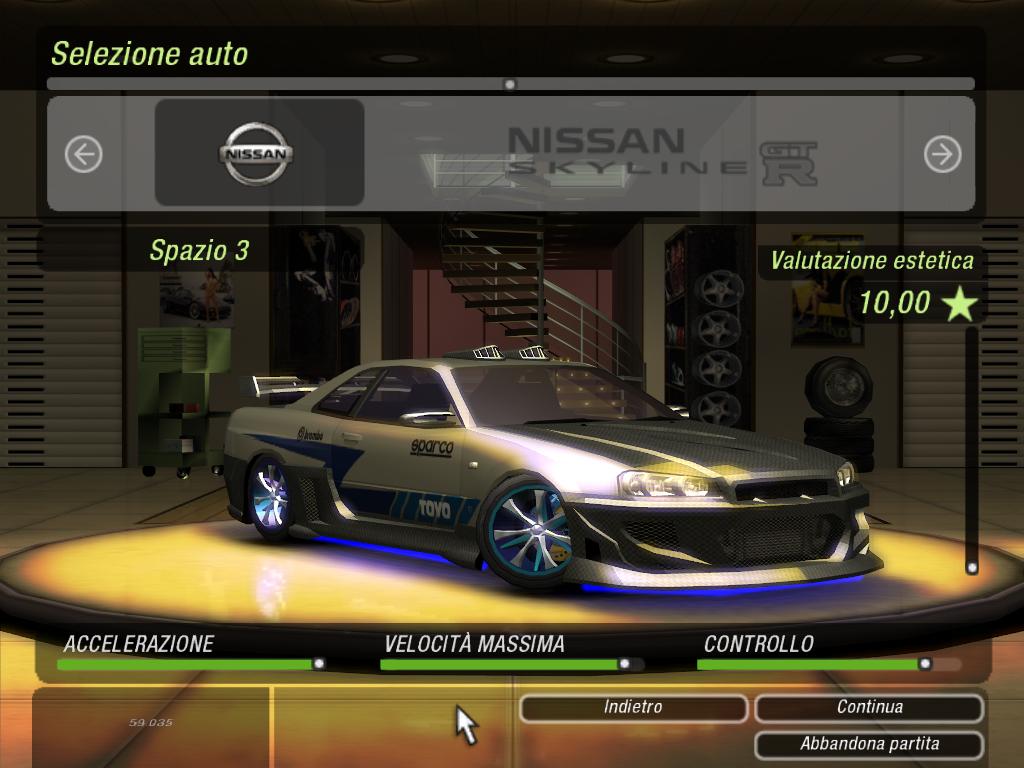Select the Nissan logo tile

coord(258,154)
